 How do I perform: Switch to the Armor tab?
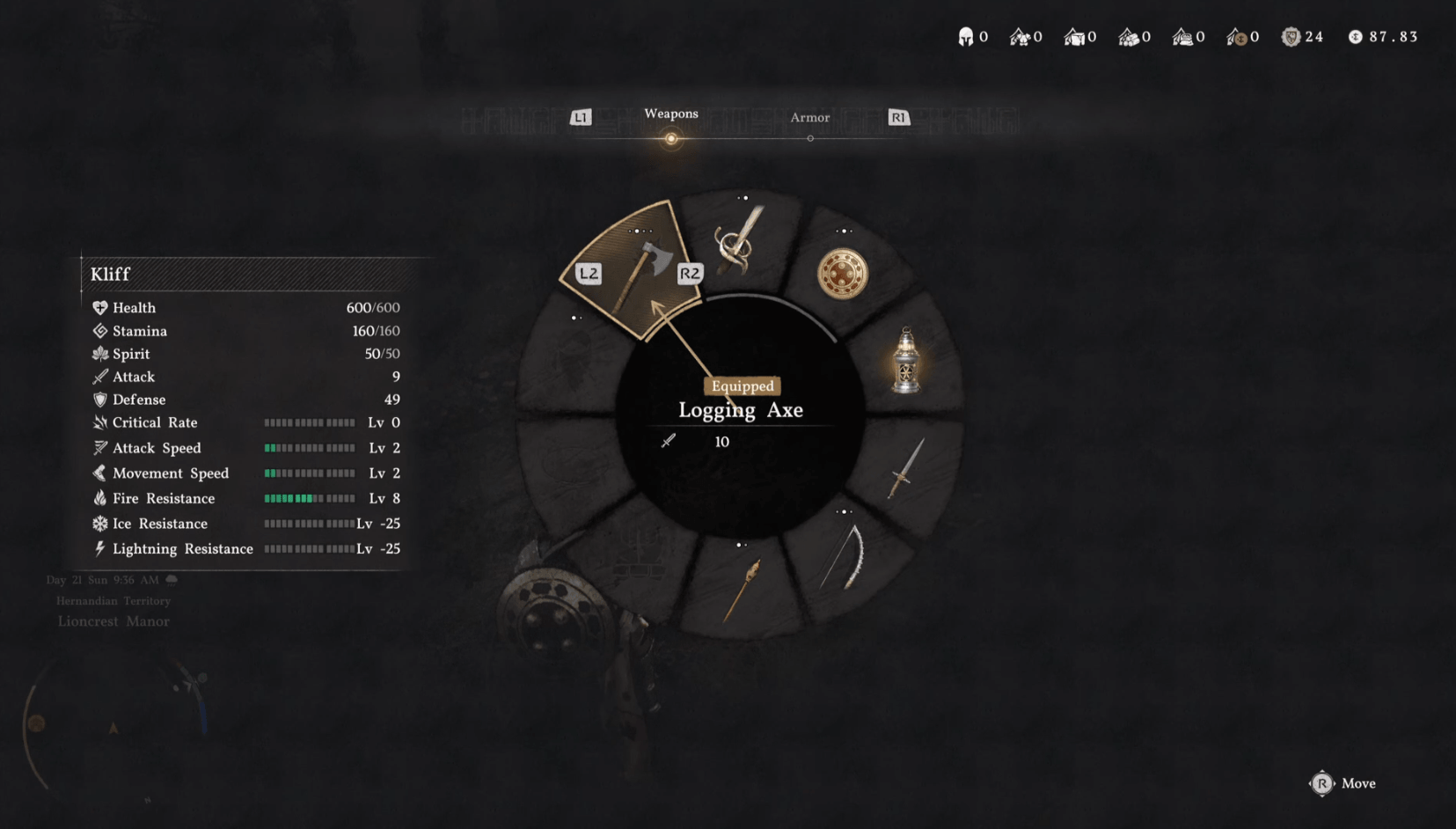point(808,117)
